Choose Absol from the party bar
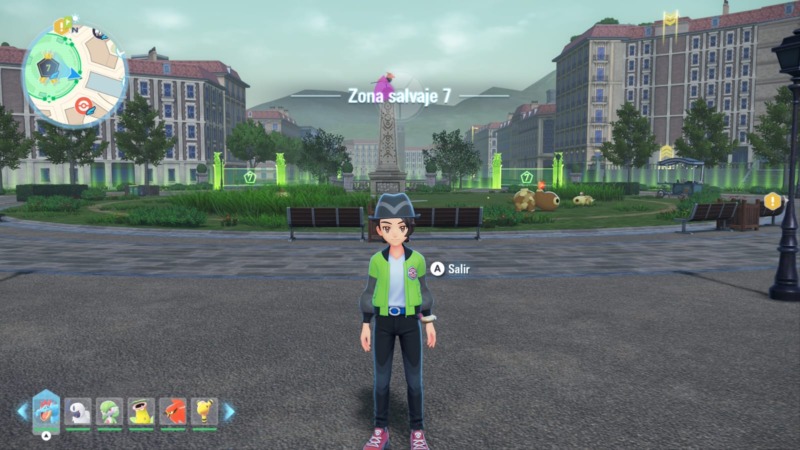The width and height of the screenshot is (800, 450). pyautogui.click(x=78, y=411)
